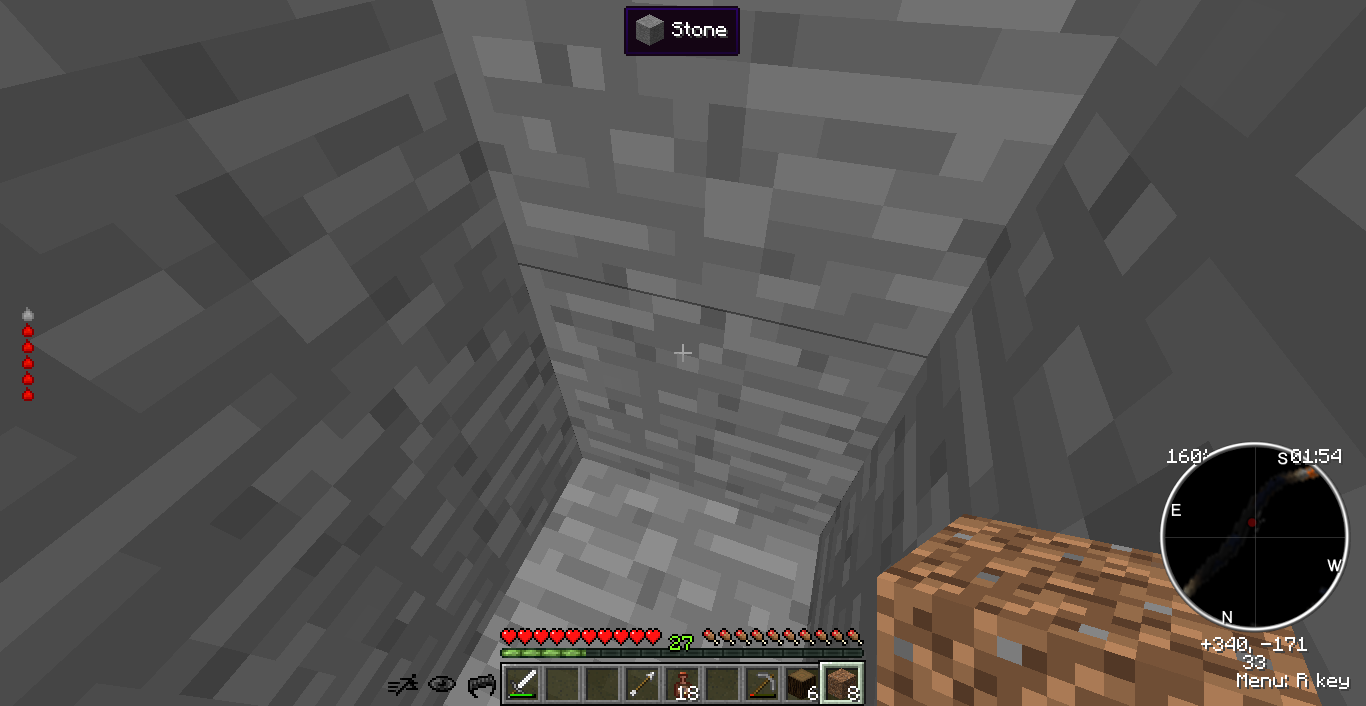Select the dirt block hotbar slot
Image resolution: width=1366 pixels, height=706 pixels.
coord(841,685)
